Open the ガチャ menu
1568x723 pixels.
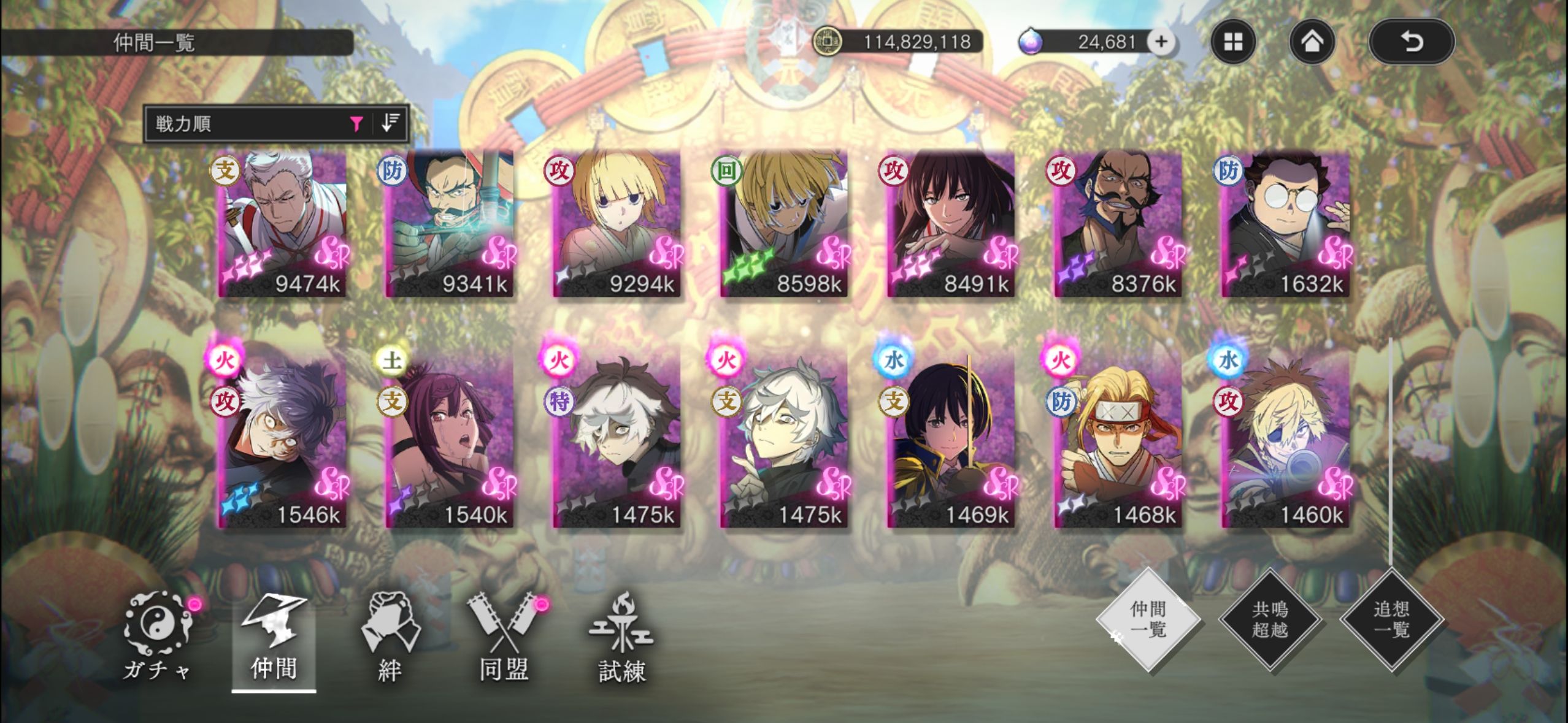point(158,638)
